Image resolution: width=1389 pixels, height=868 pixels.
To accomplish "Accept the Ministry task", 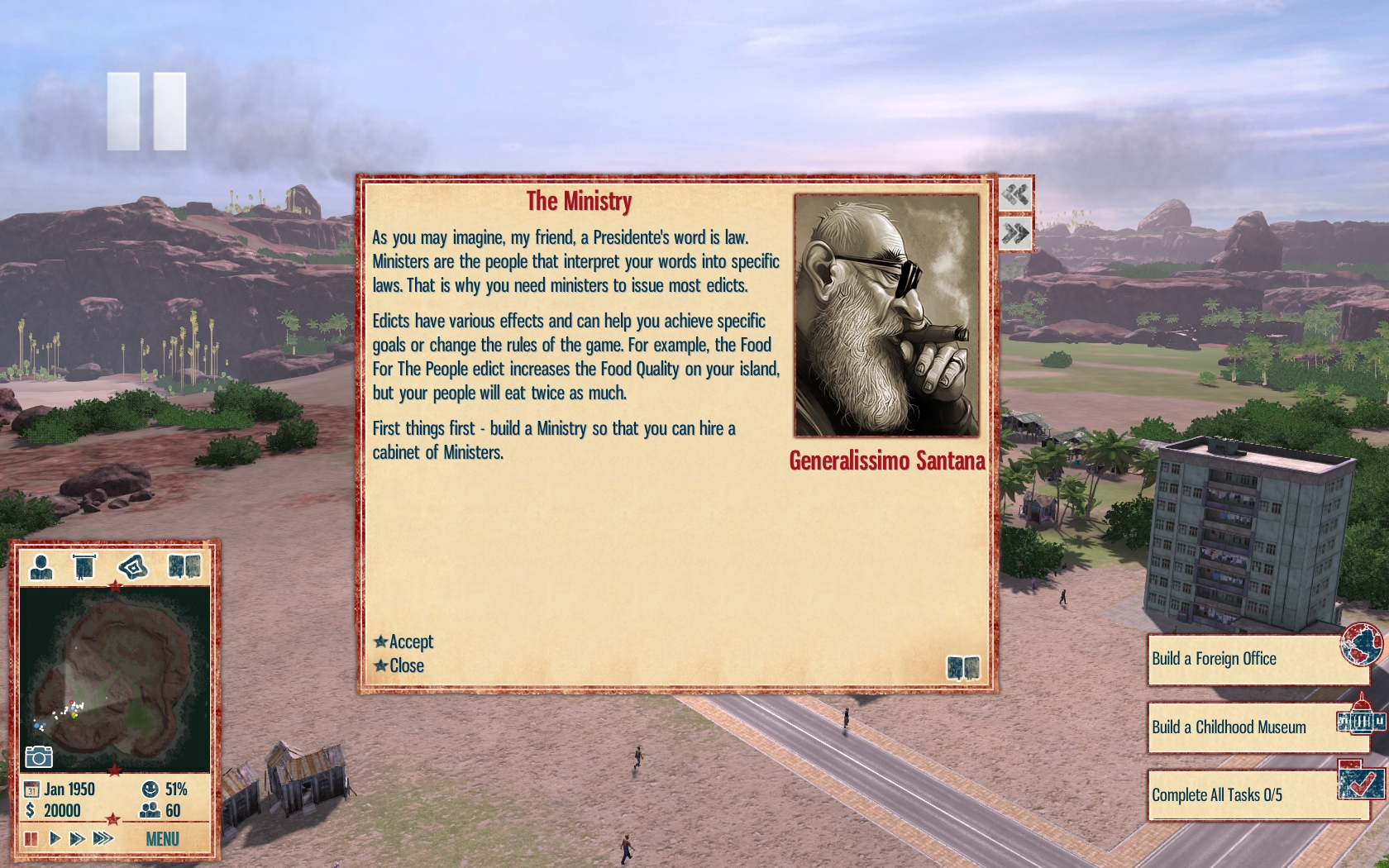I will click(x=404, y=641).
